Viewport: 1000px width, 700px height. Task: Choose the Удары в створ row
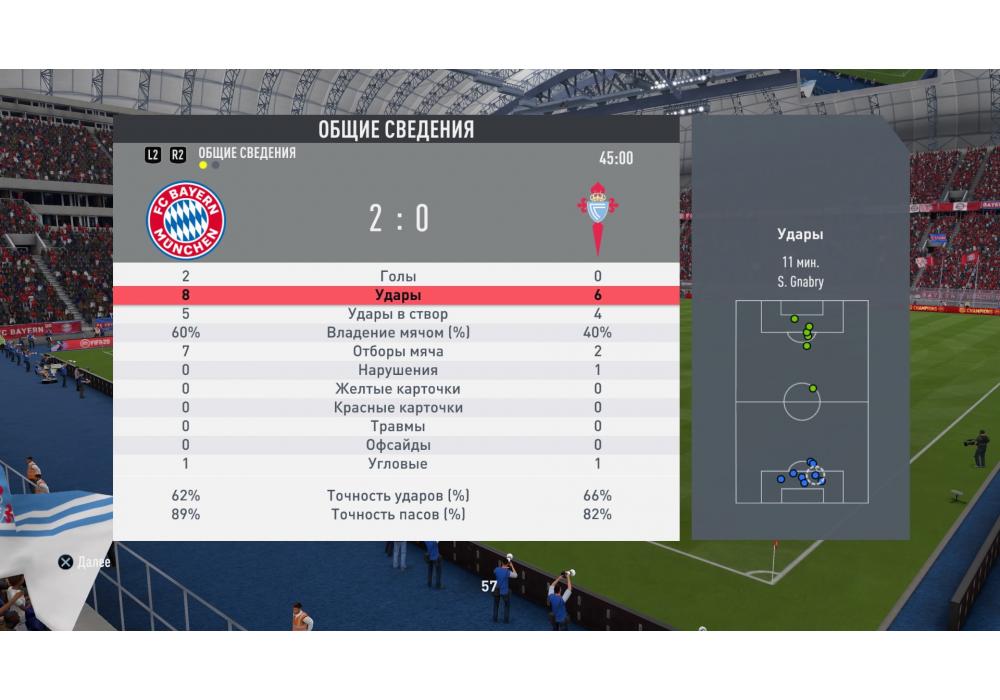tap(398, 314)
